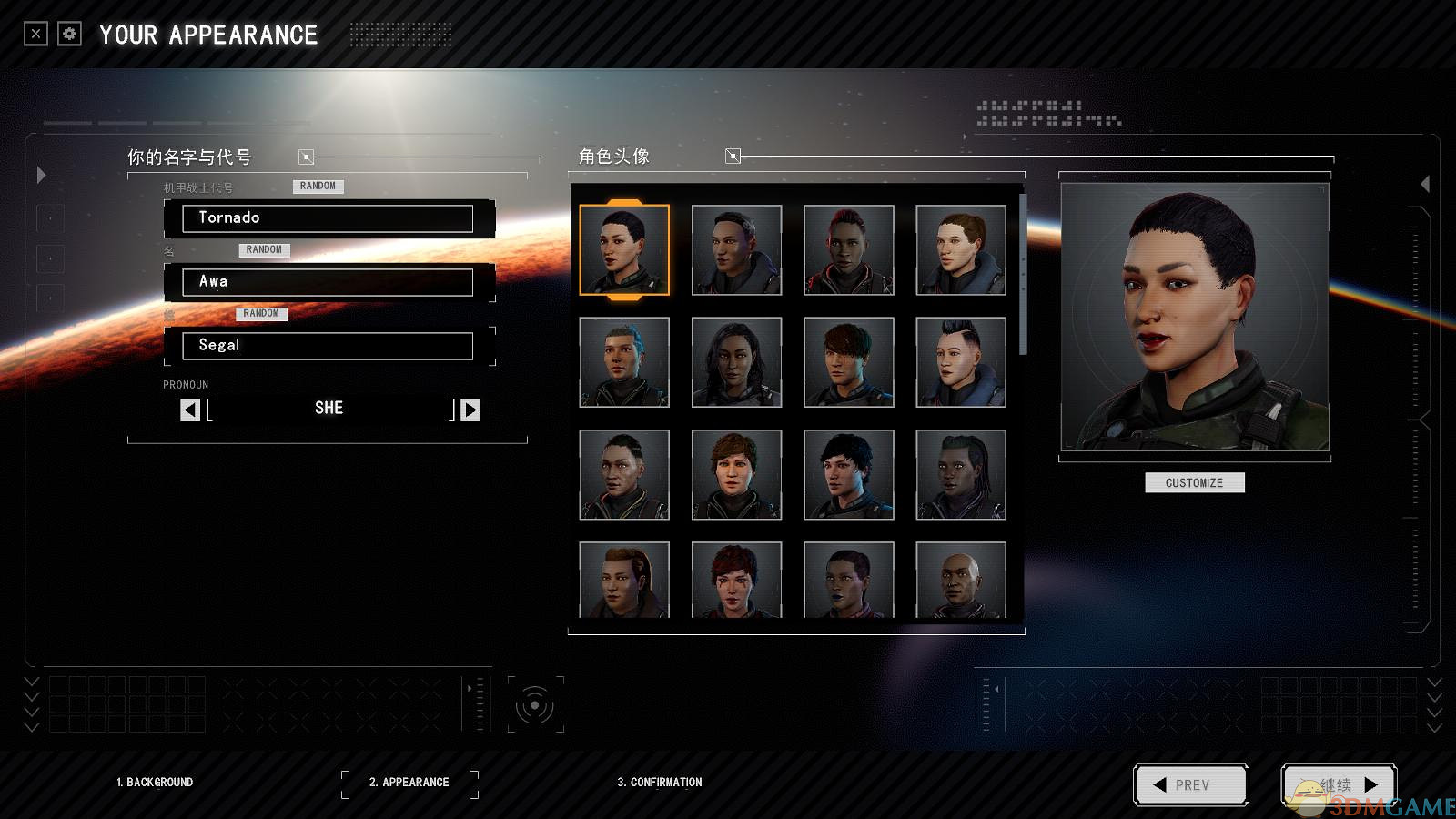Switch to the previous pronoun option

coord(189,409)
